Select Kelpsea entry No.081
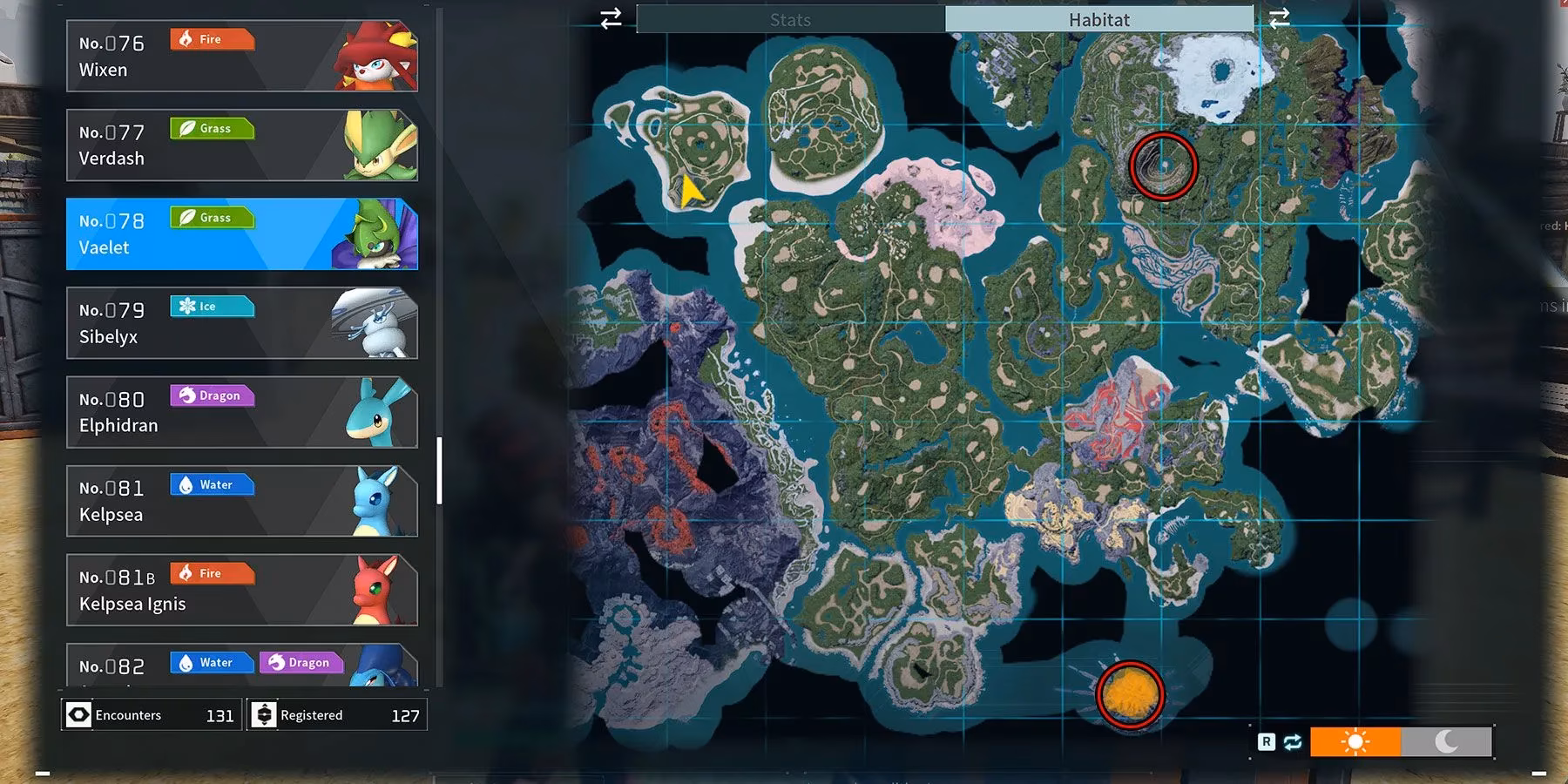This screenshot has height=784, width=1568. click(x=241, y=501)
